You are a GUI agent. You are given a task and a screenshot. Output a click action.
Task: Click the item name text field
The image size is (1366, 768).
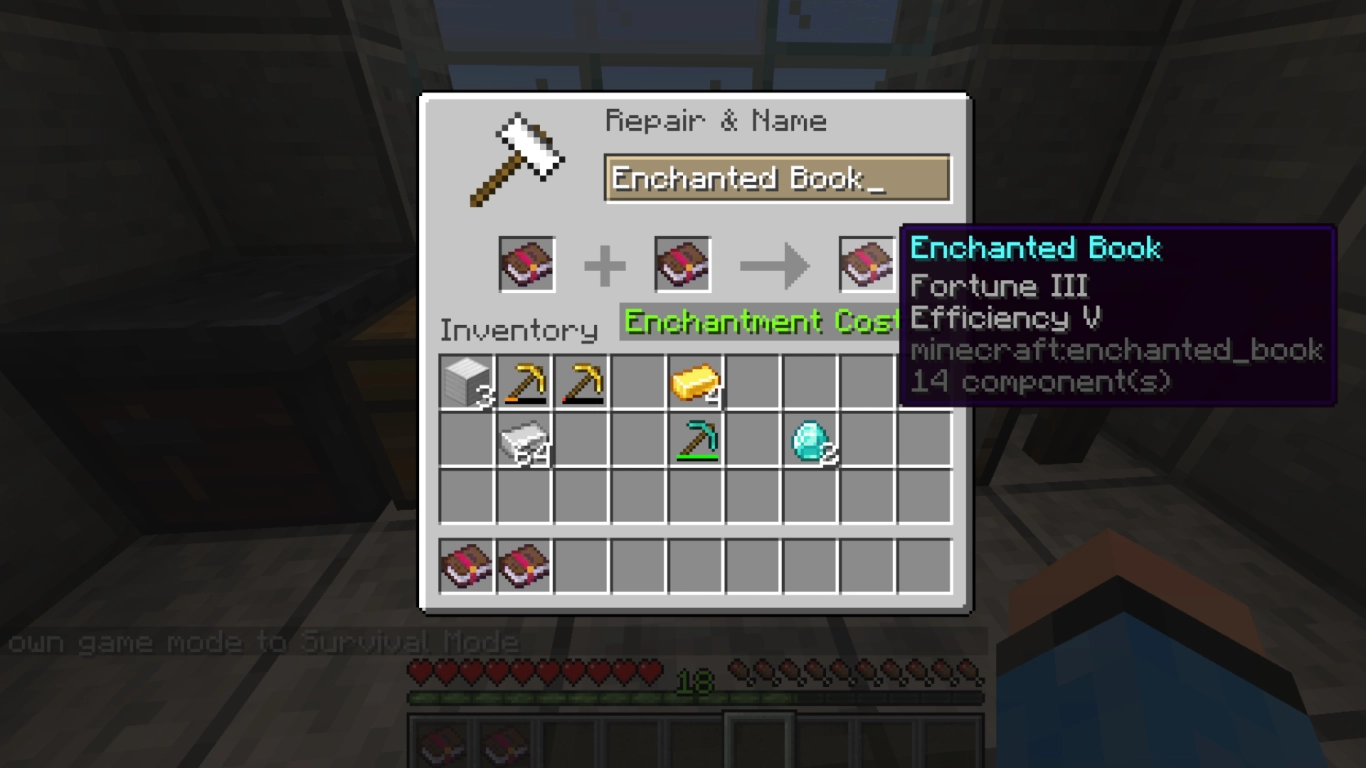777,178
